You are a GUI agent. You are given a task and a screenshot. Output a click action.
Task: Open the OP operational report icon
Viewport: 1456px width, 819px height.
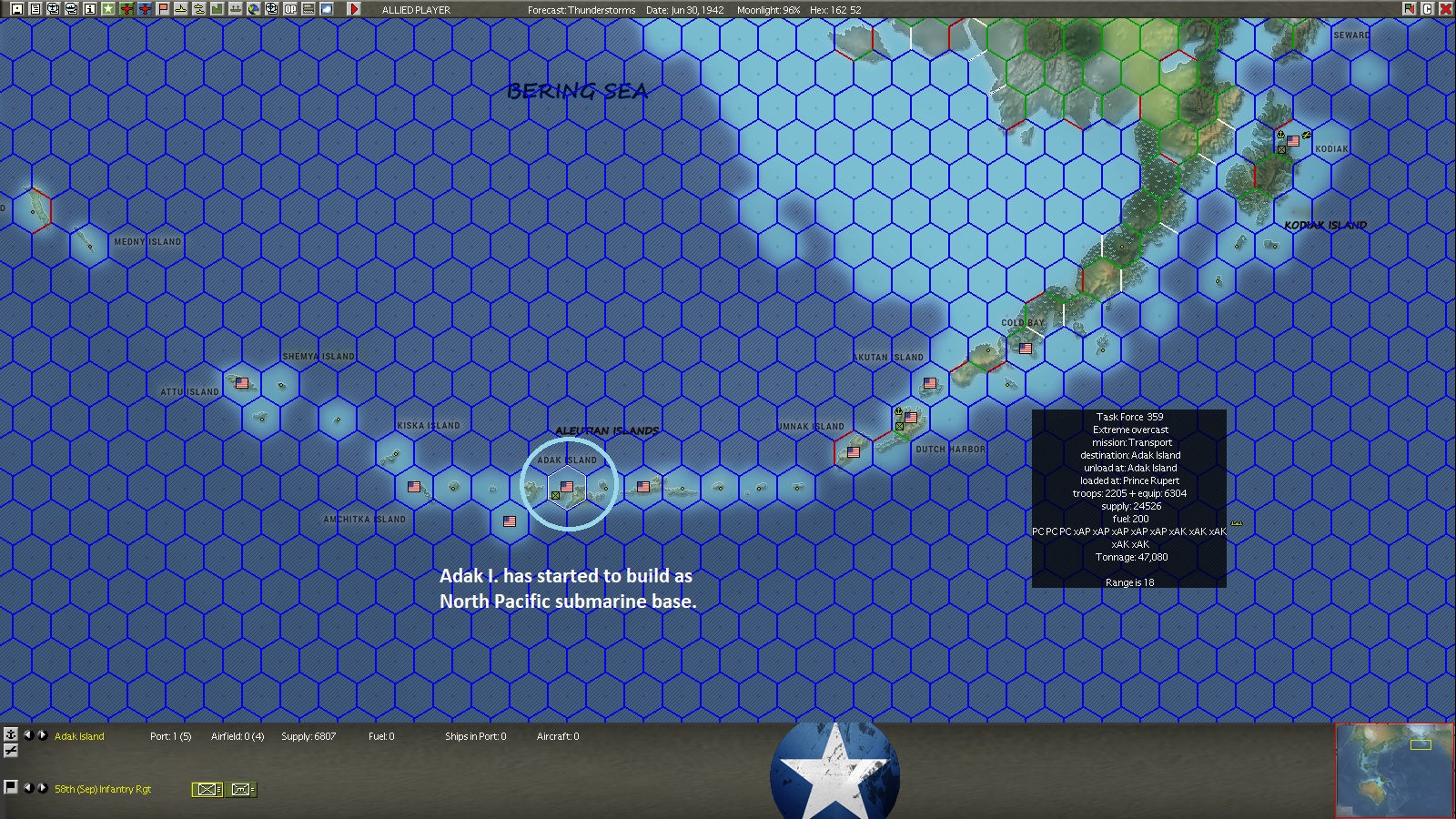288,9
